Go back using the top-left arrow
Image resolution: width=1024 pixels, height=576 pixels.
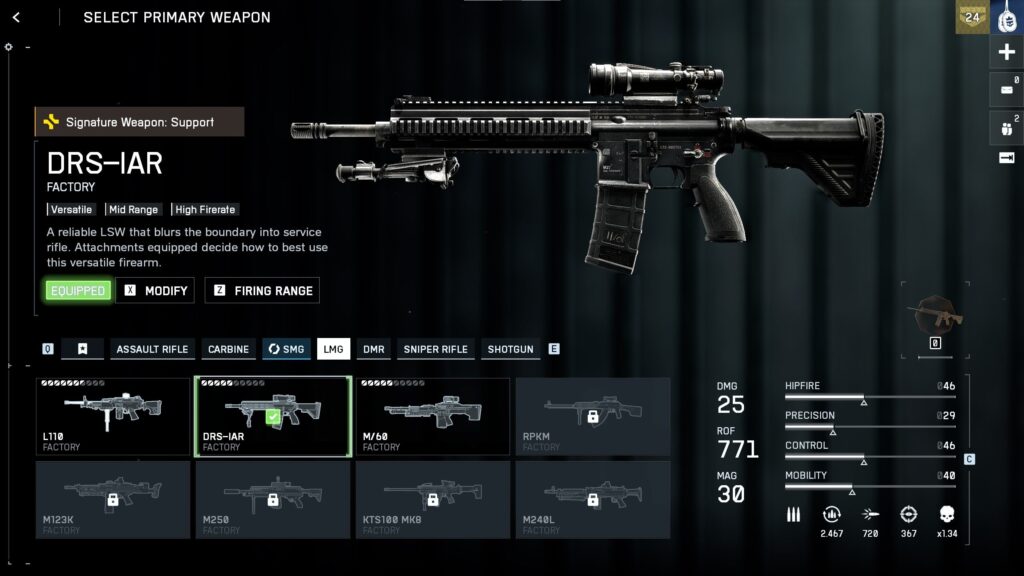point(16,17)
